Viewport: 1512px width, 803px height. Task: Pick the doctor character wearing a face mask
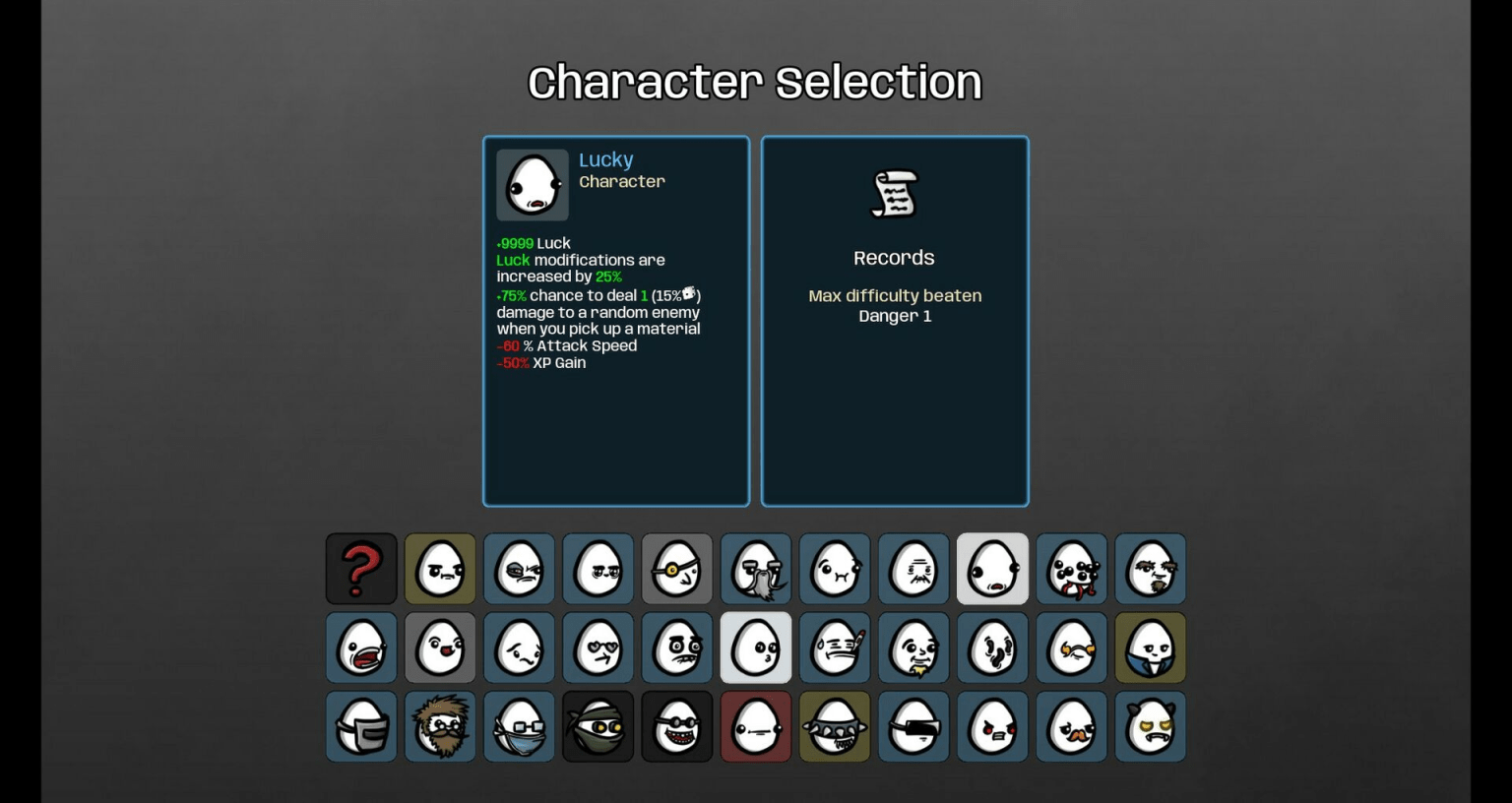520,726
